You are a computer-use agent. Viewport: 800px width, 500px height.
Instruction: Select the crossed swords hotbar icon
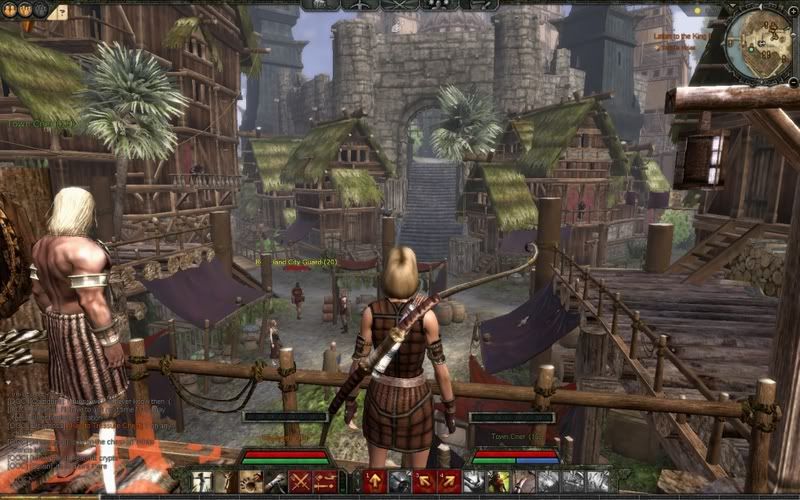[x=299, y=482]
